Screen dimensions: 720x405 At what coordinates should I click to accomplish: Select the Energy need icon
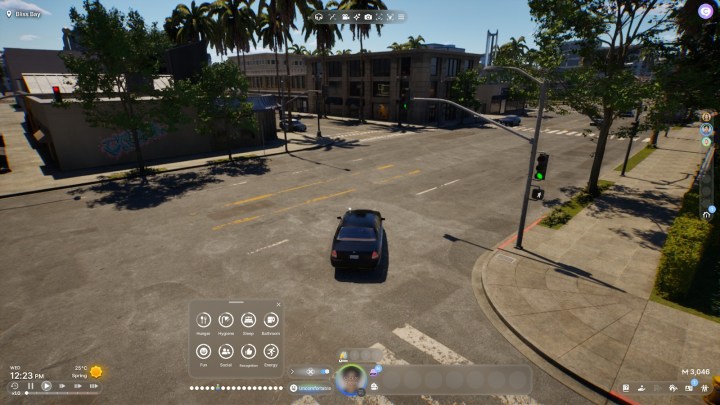pos(271,351)
